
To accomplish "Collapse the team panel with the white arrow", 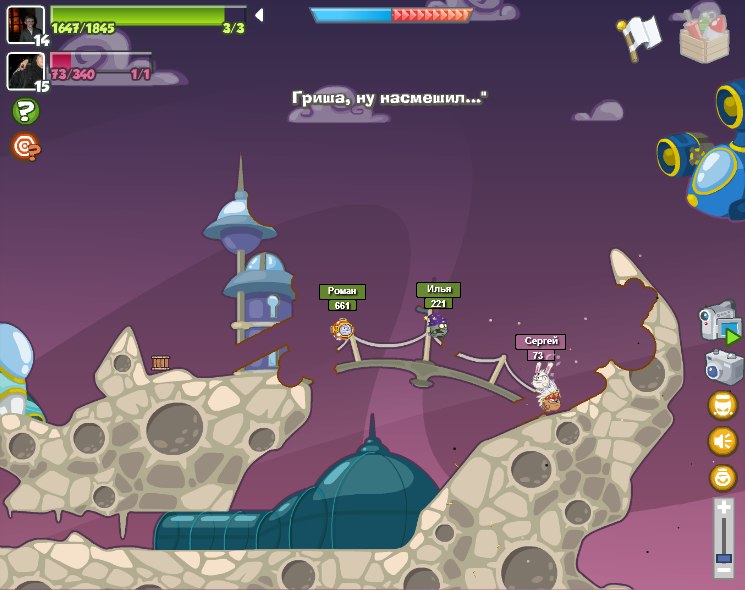I will [259, 15].
